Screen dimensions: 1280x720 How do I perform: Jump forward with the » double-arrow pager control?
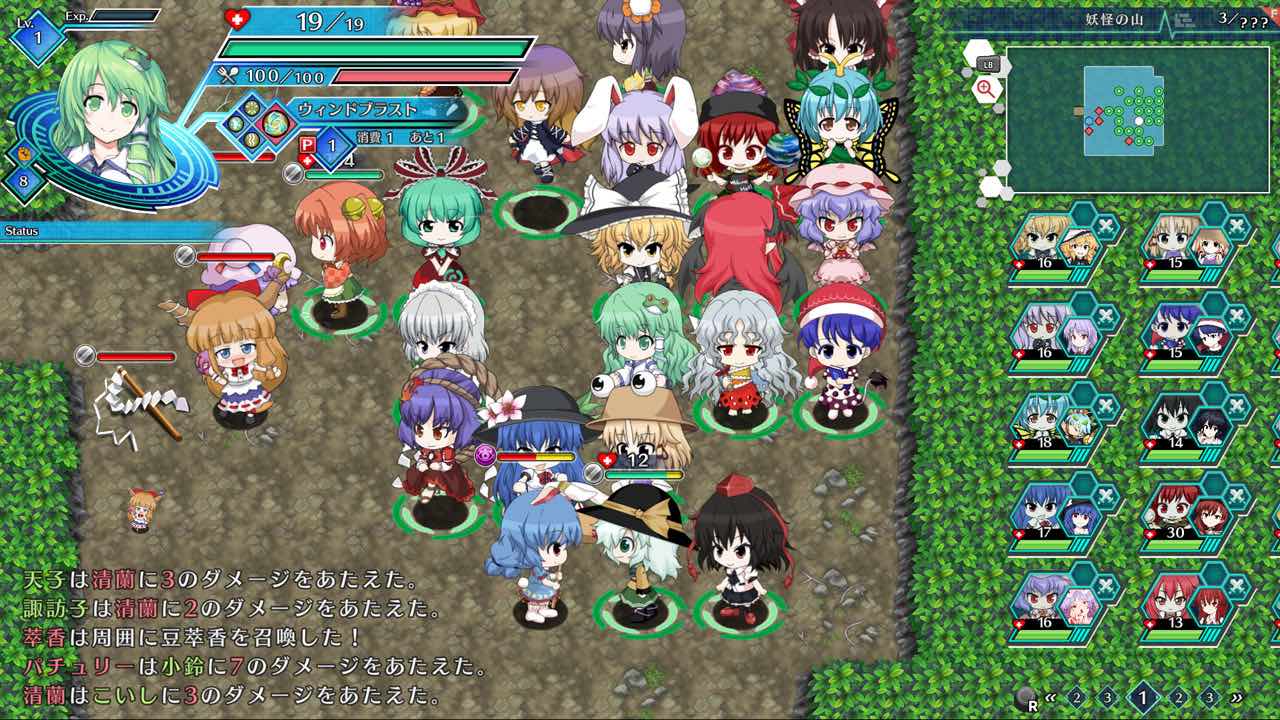click(1238, 697)
